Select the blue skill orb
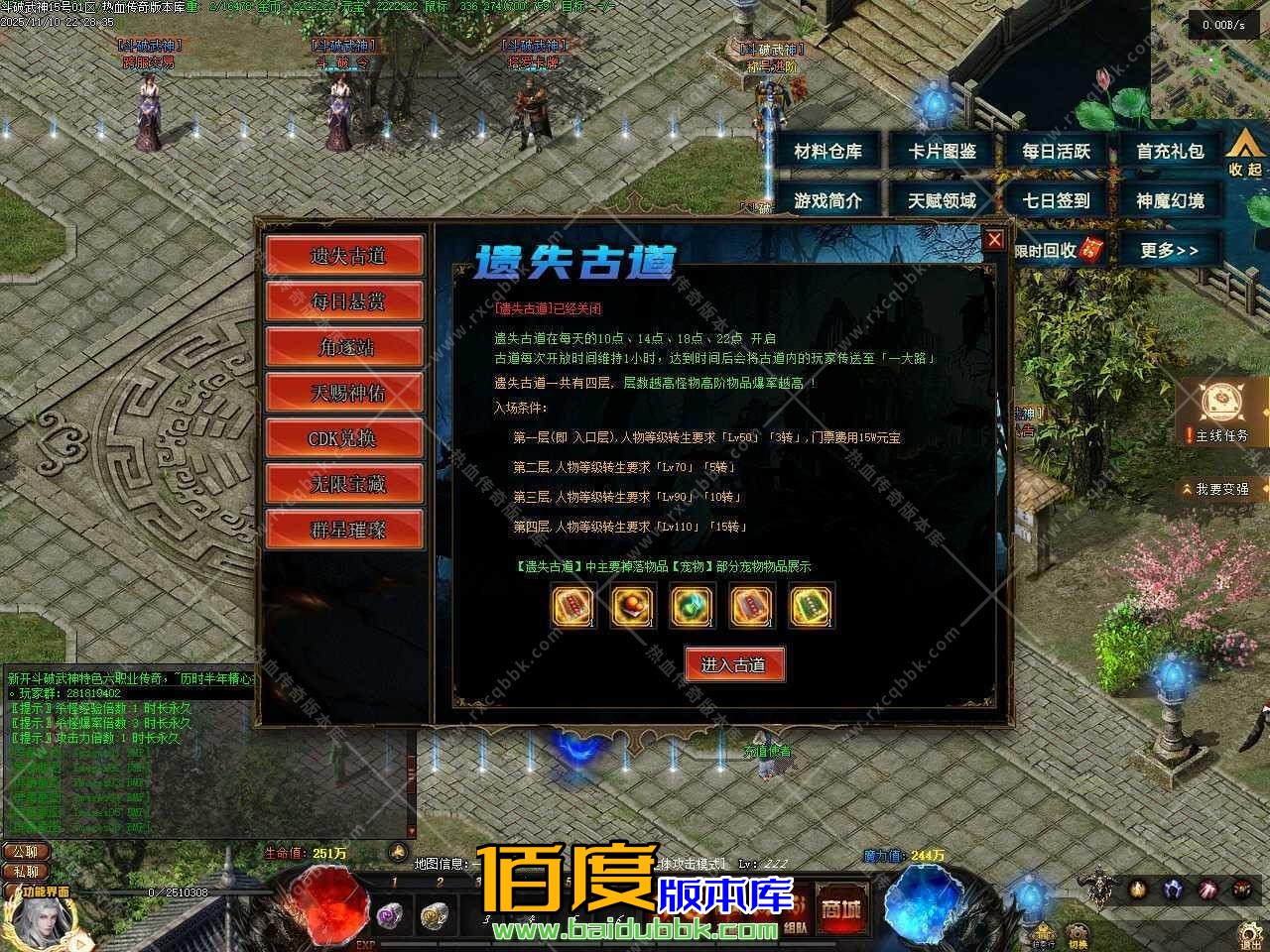 pyautogui.click(x=1173, y=889)
